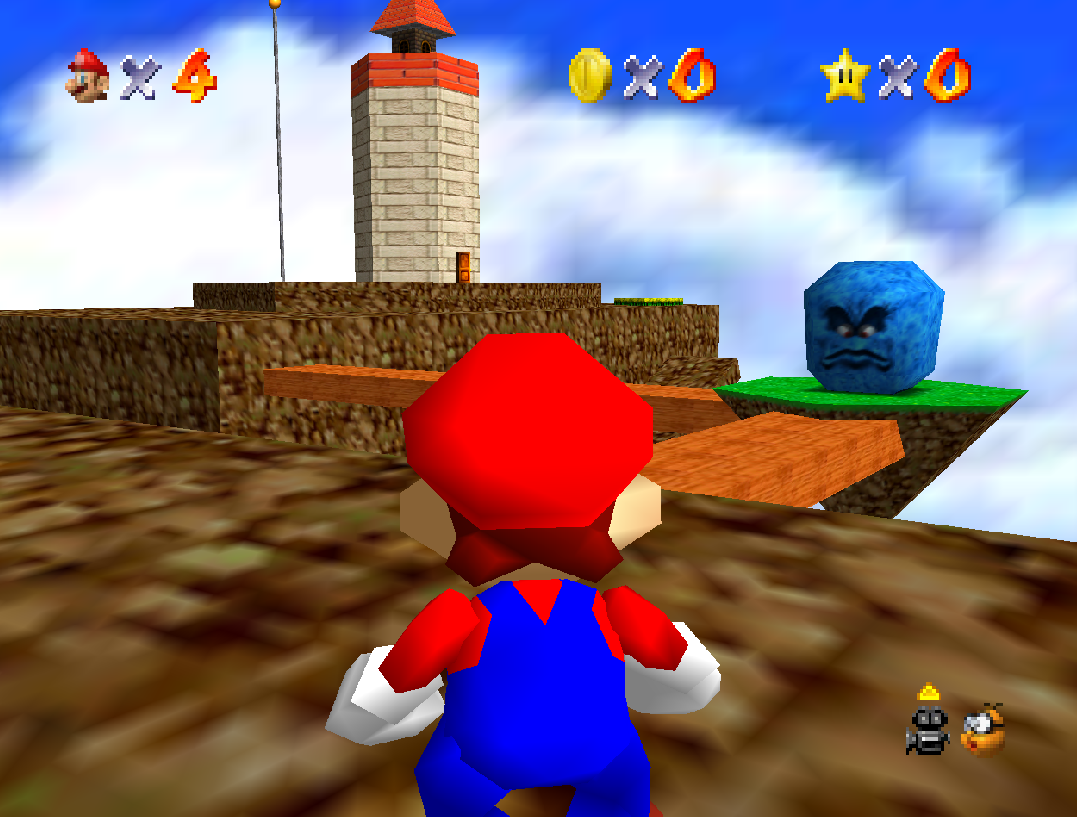Click the Mario head lives icon

click(88, 75)
